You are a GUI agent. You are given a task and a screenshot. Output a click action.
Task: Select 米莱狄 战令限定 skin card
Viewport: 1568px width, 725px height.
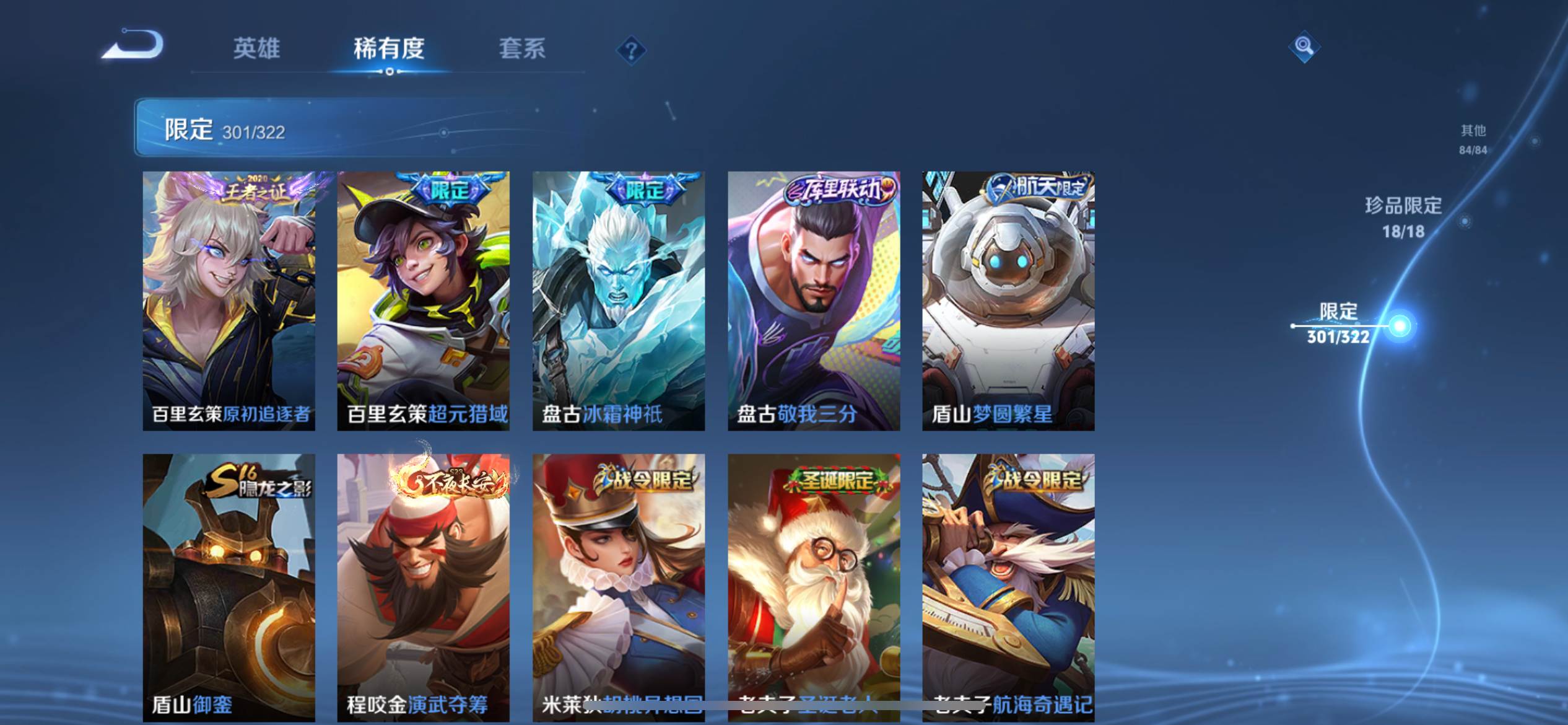point(618,587)
